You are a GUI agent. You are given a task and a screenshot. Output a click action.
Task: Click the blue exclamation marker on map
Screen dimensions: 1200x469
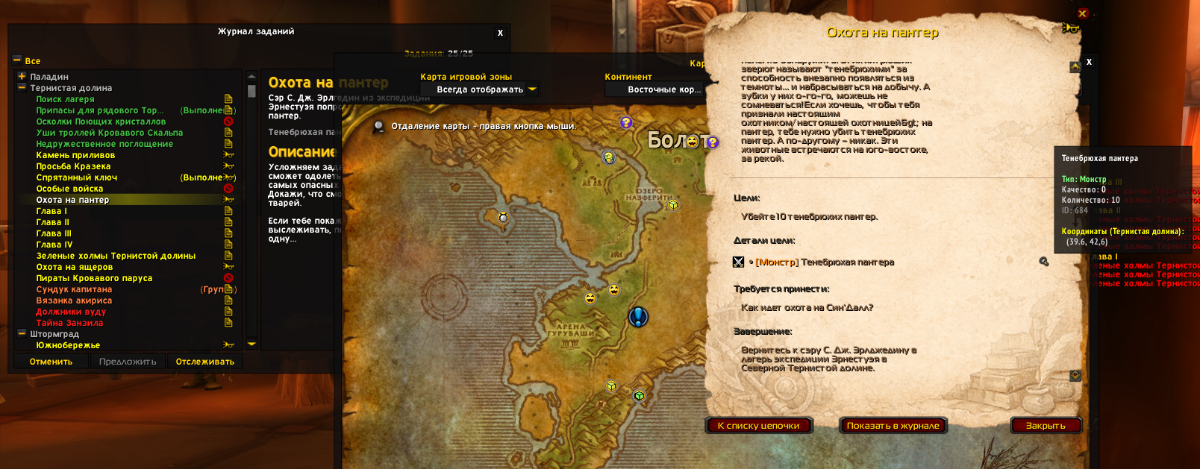coord(639,317)
